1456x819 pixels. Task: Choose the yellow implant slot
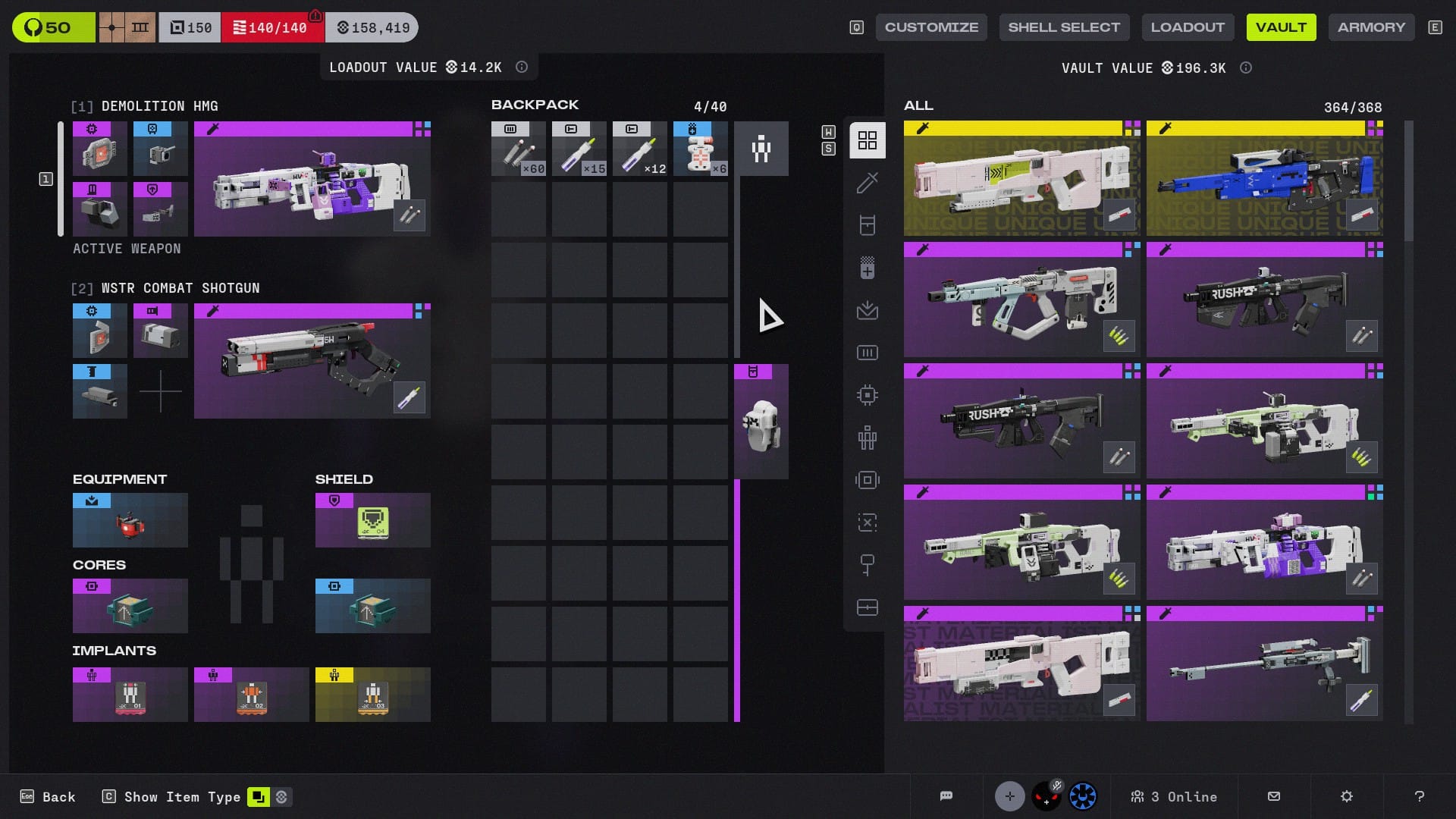point(372,695)
